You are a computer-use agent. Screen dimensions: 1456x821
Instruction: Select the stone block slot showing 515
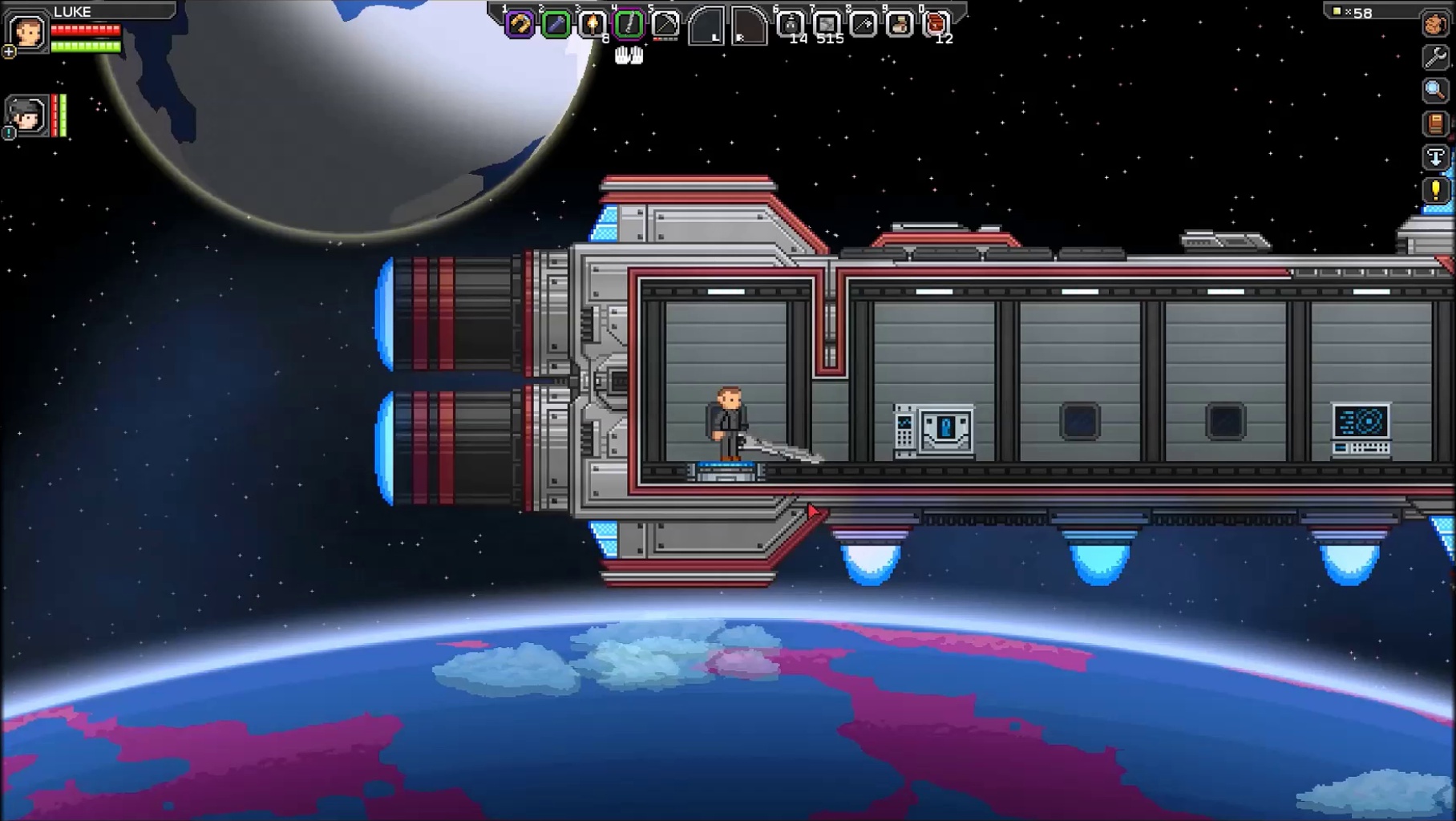coord(827,25)
